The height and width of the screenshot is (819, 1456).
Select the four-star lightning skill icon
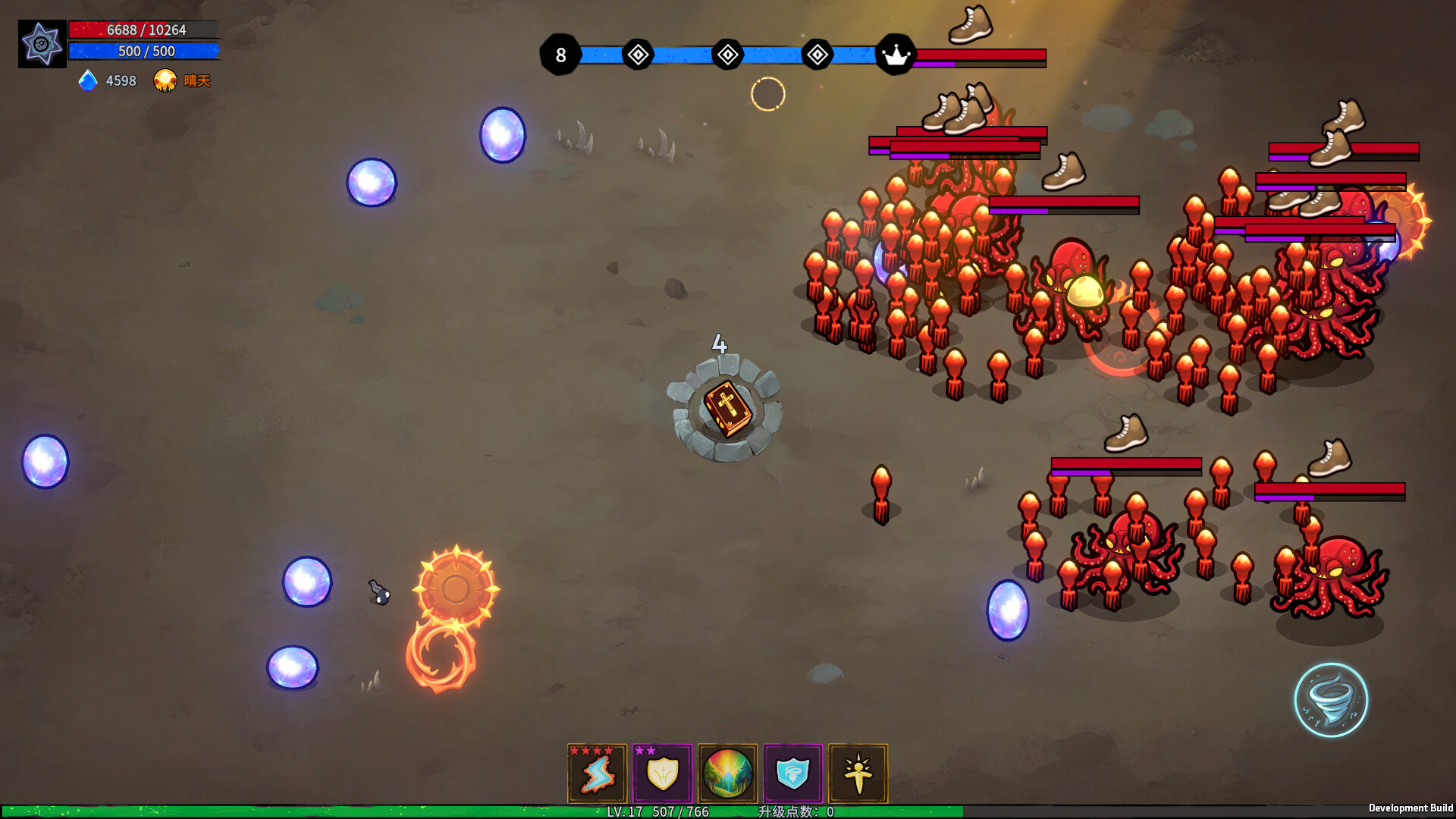596,773
